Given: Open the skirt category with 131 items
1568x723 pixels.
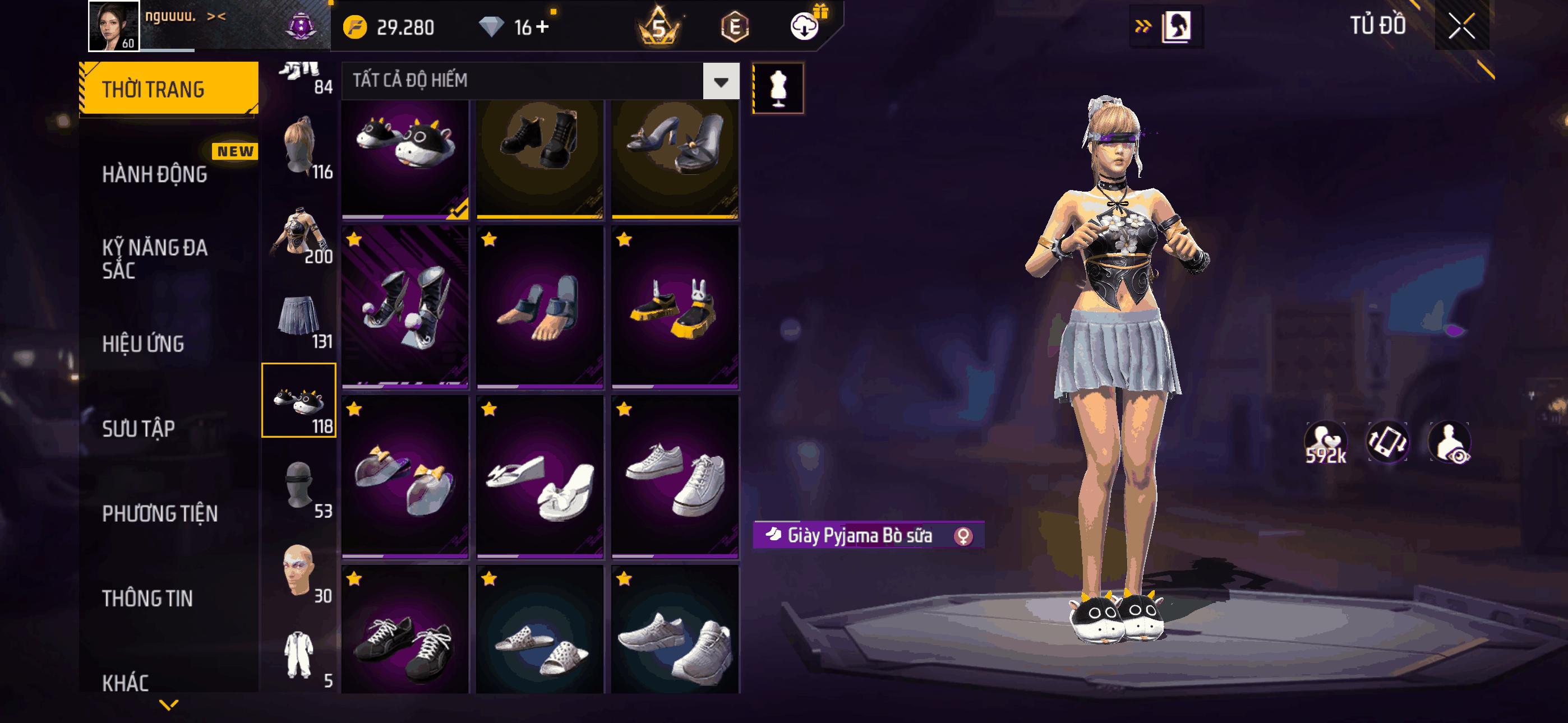Looking at the screenshot, I should pos(299,321).
